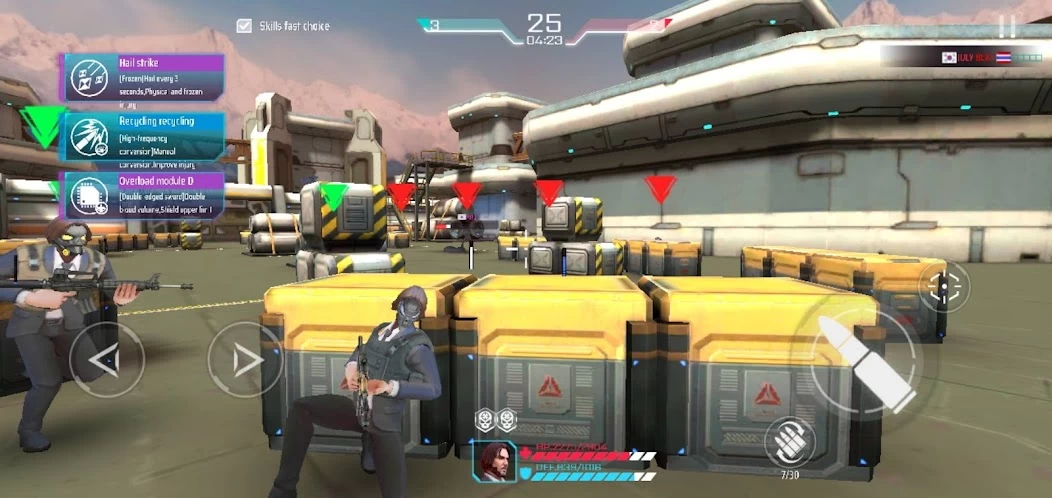Reload using the ammo magazine button
The height and width of the screenshot is (498, 1052).
pyautogui.click(x=790, y=442)
